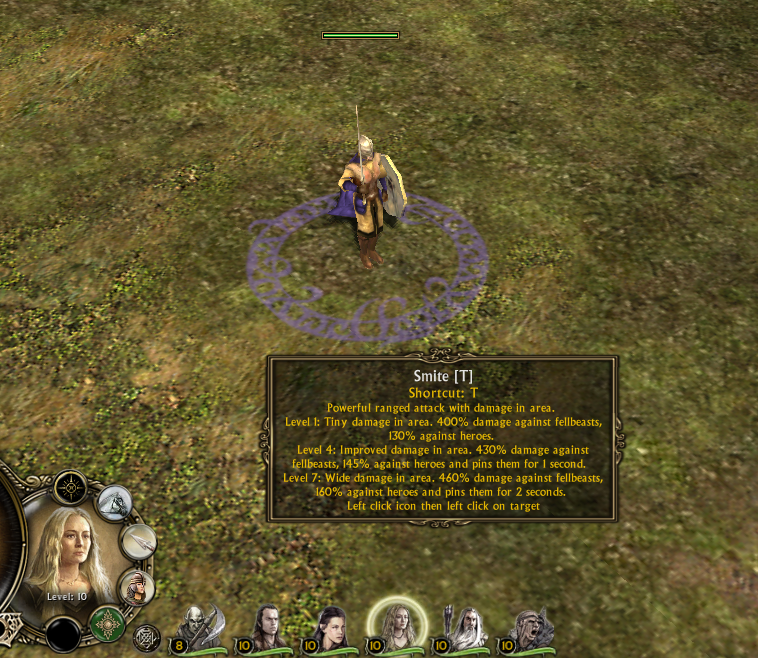Select the highlighted Eowyn hero portrait
758x658 pixels.
pyautogui.click(x=396, y=626)
